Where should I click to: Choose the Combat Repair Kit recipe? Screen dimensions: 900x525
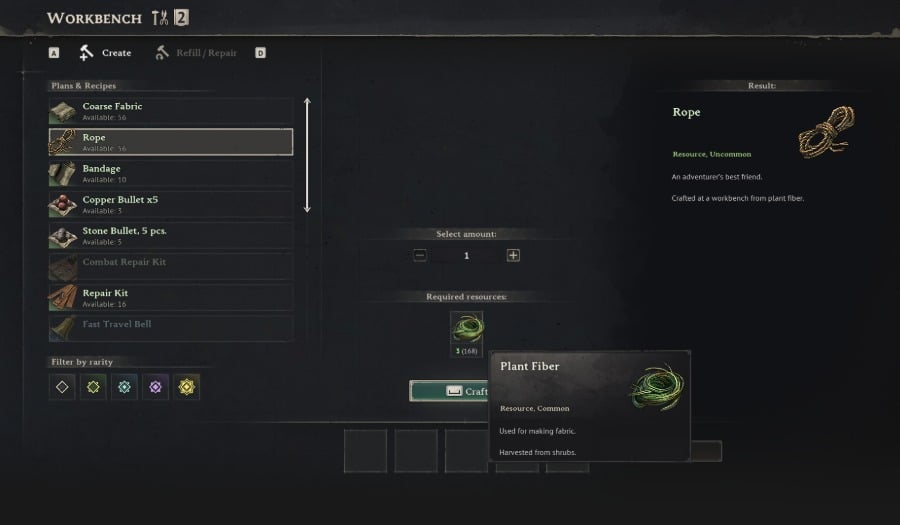(x=171, y=267)
